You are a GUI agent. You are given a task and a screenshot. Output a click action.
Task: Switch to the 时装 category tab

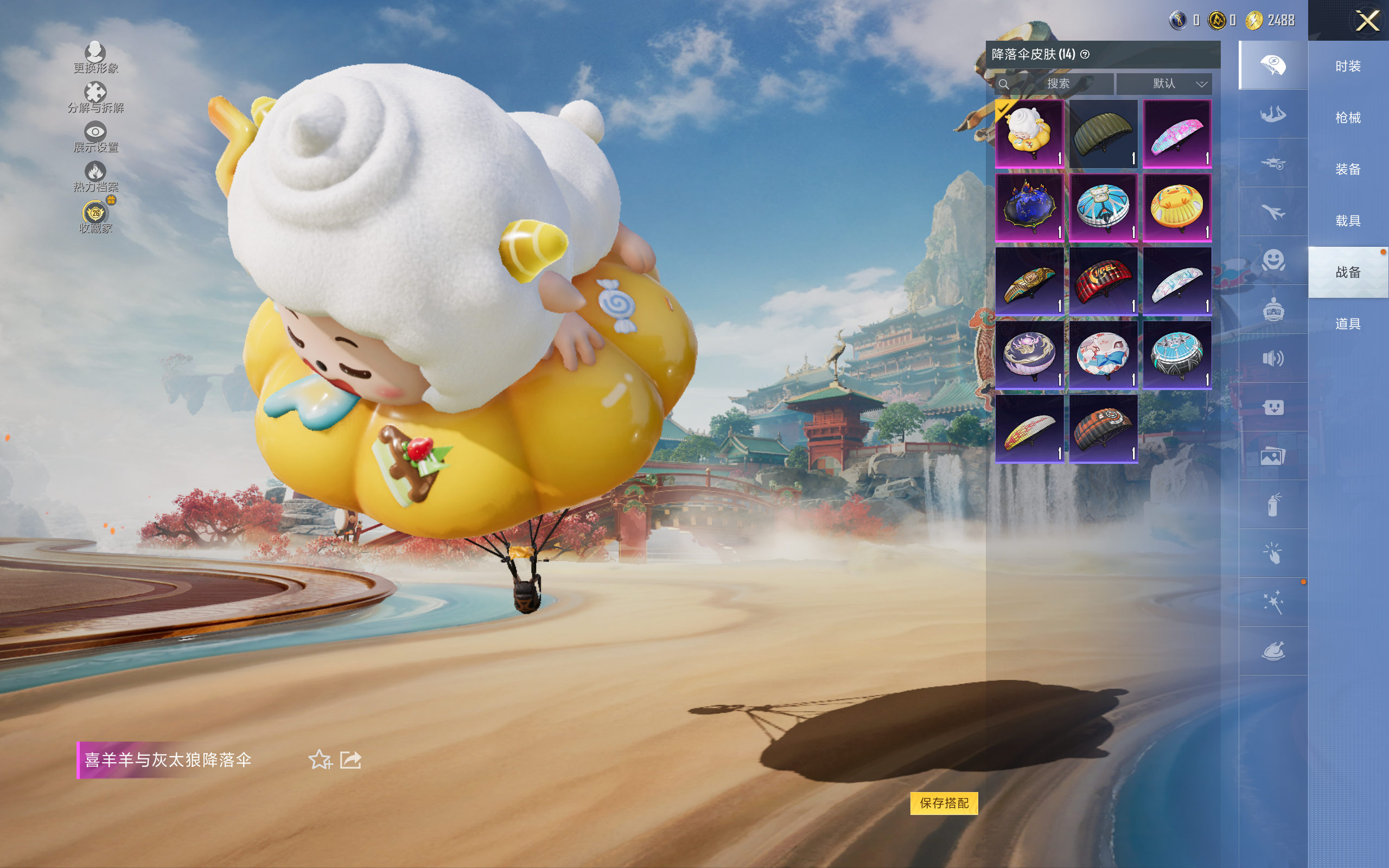(1348, 66)
